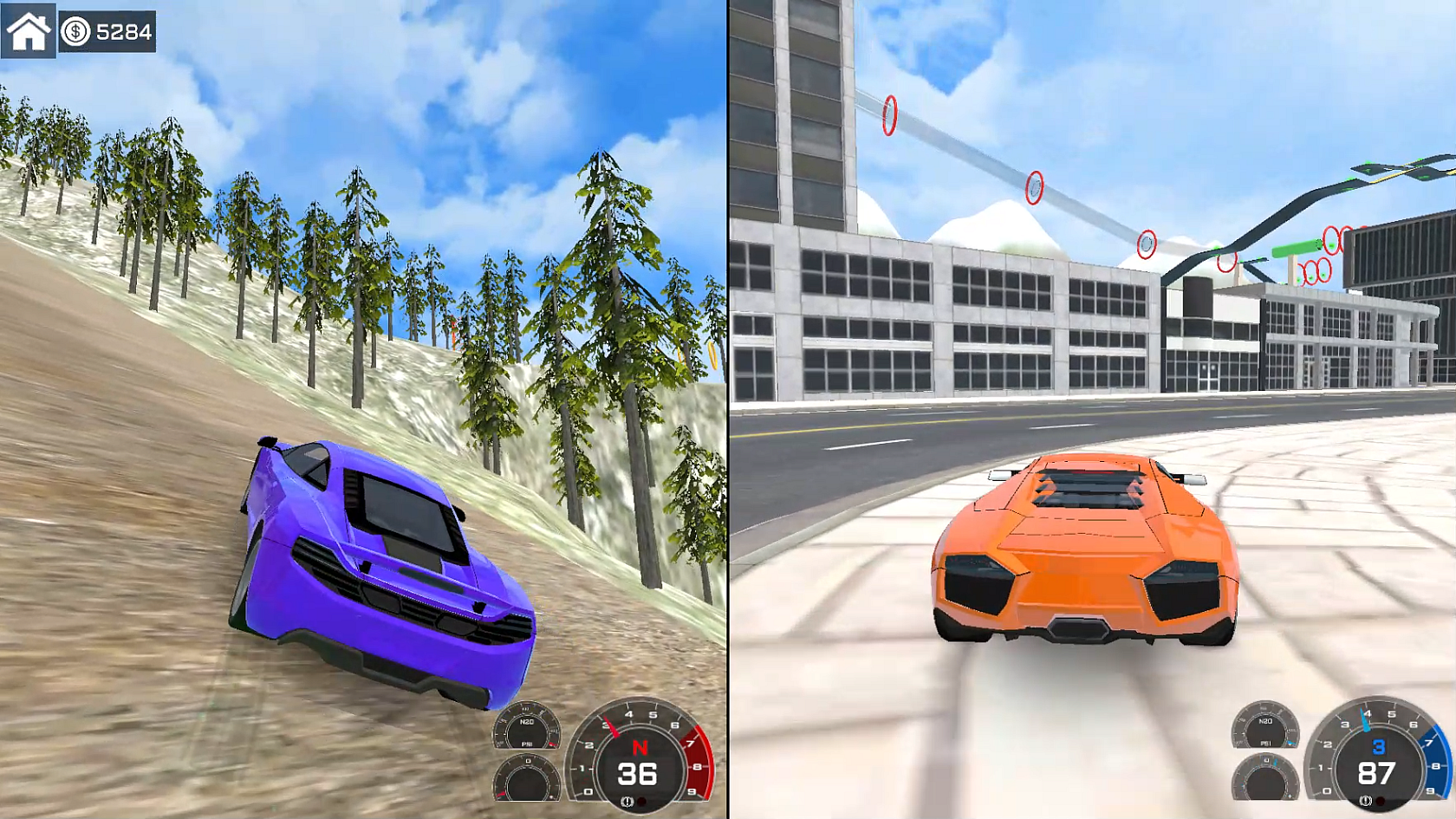The height and width of the screenshot is (819, 1456).
Task: Select the left split-screen view pane
Action: pyautogui.click(x=364, y=407)
